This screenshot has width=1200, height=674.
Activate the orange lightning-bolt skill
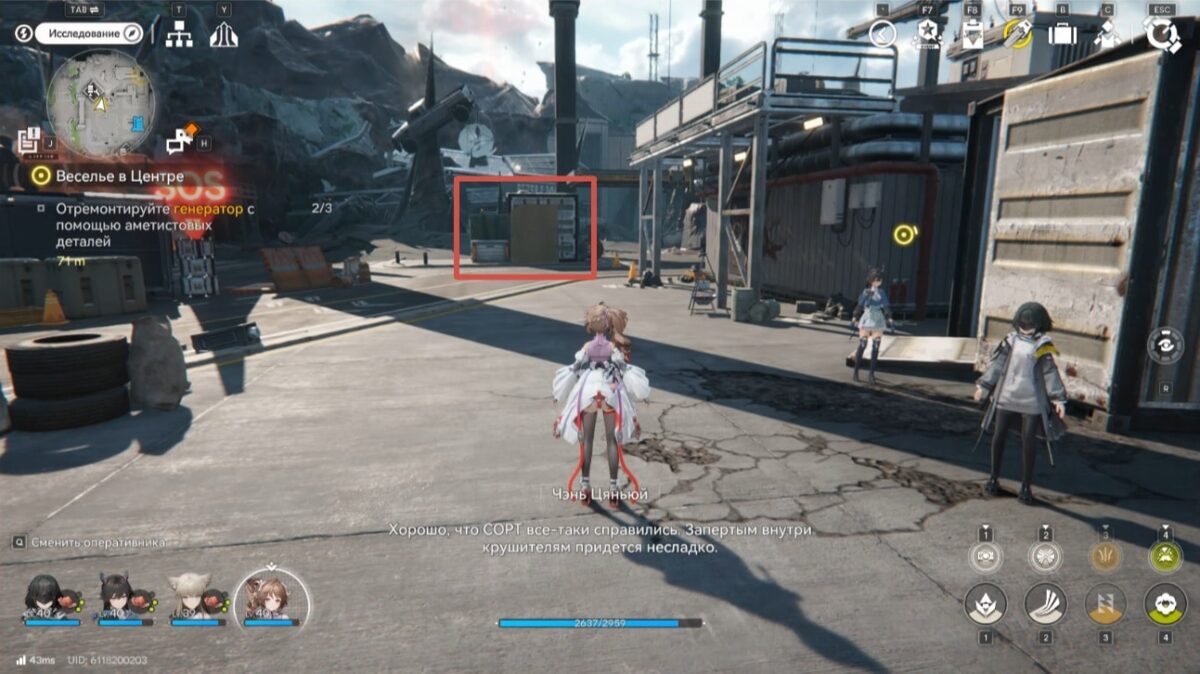click(1106, 604)
